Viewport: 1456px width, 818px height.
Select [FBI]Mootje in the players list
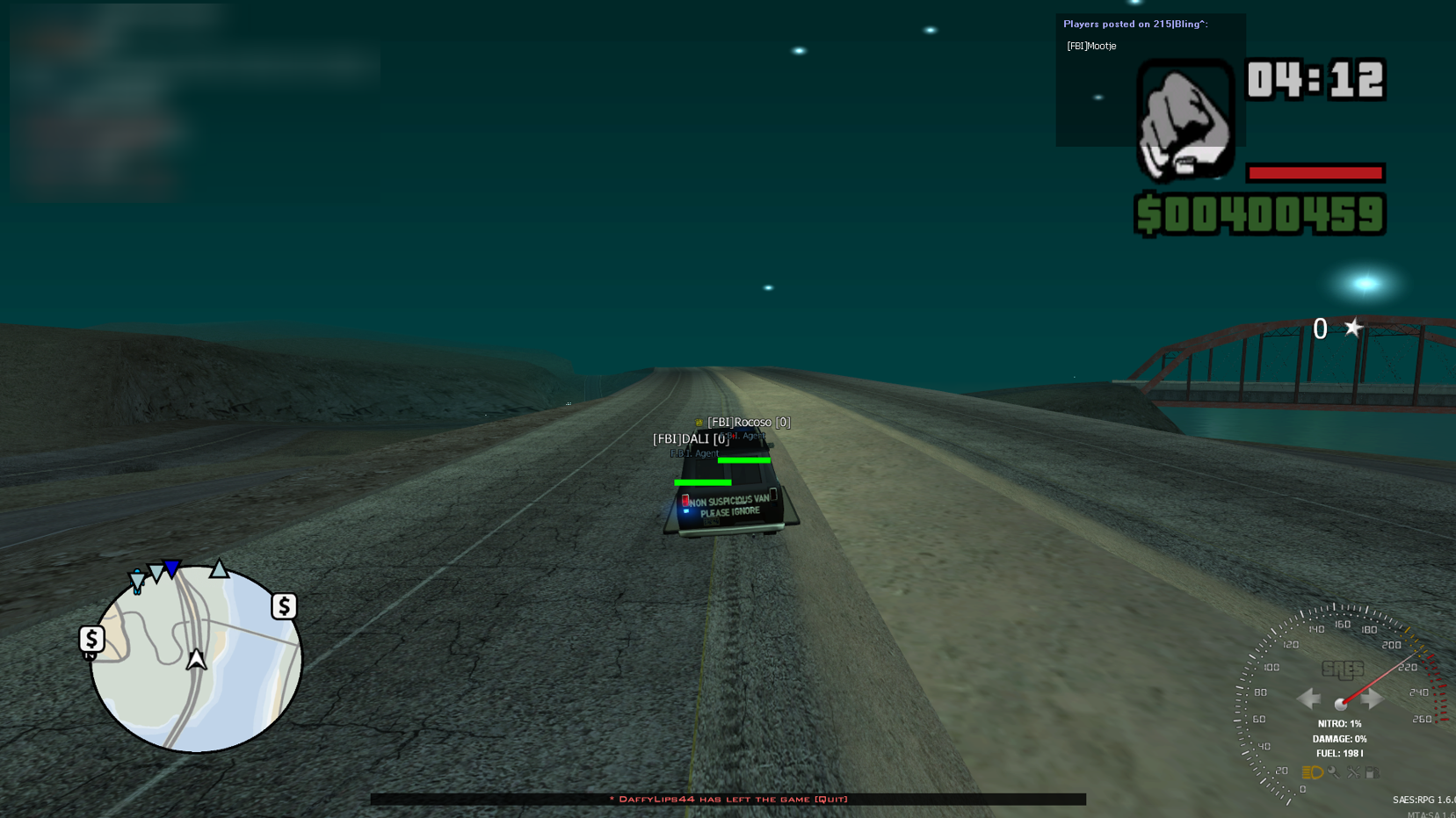click(1091, 46)
